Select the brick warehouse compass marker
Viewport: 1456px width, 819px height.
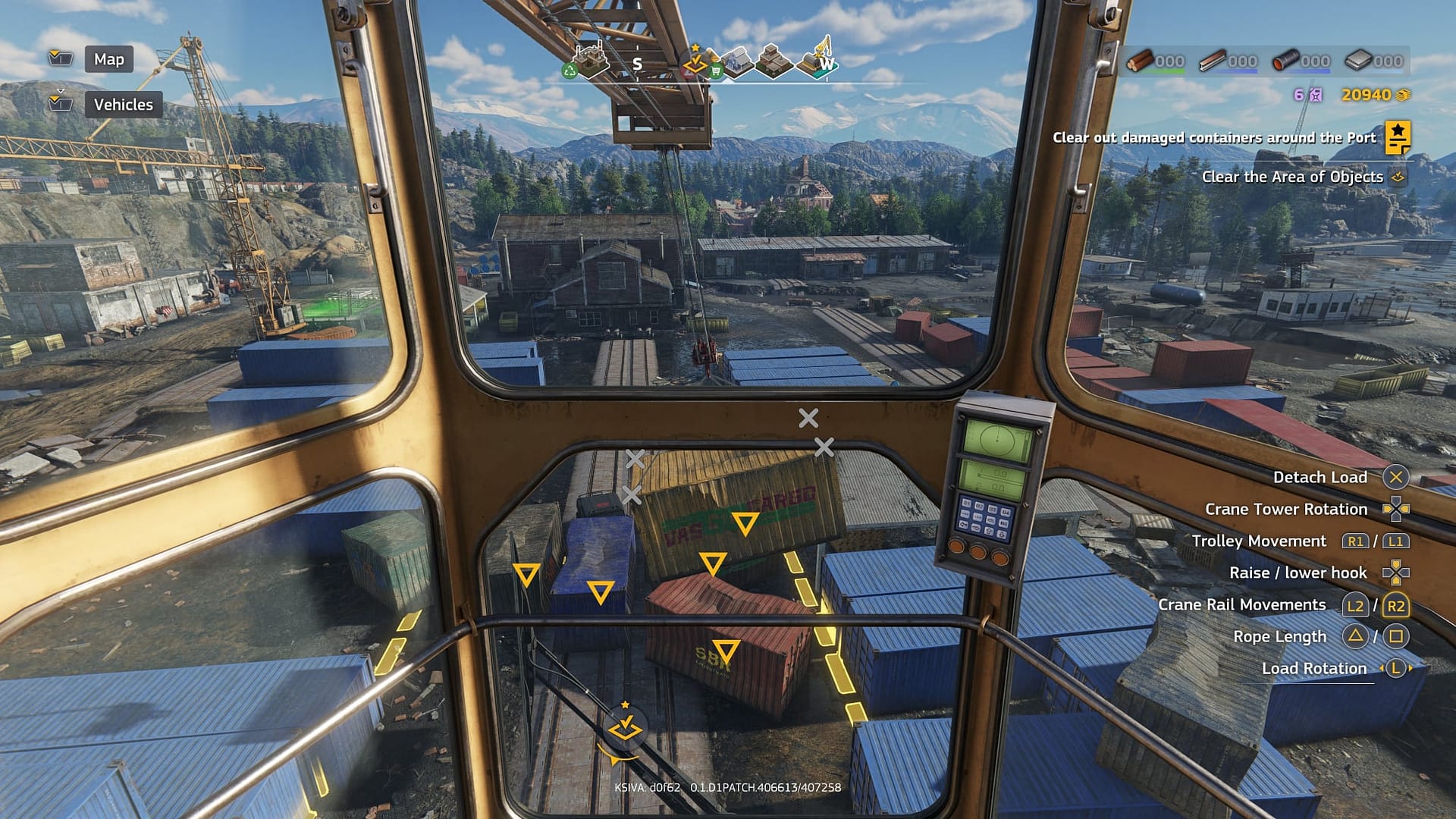773,61
